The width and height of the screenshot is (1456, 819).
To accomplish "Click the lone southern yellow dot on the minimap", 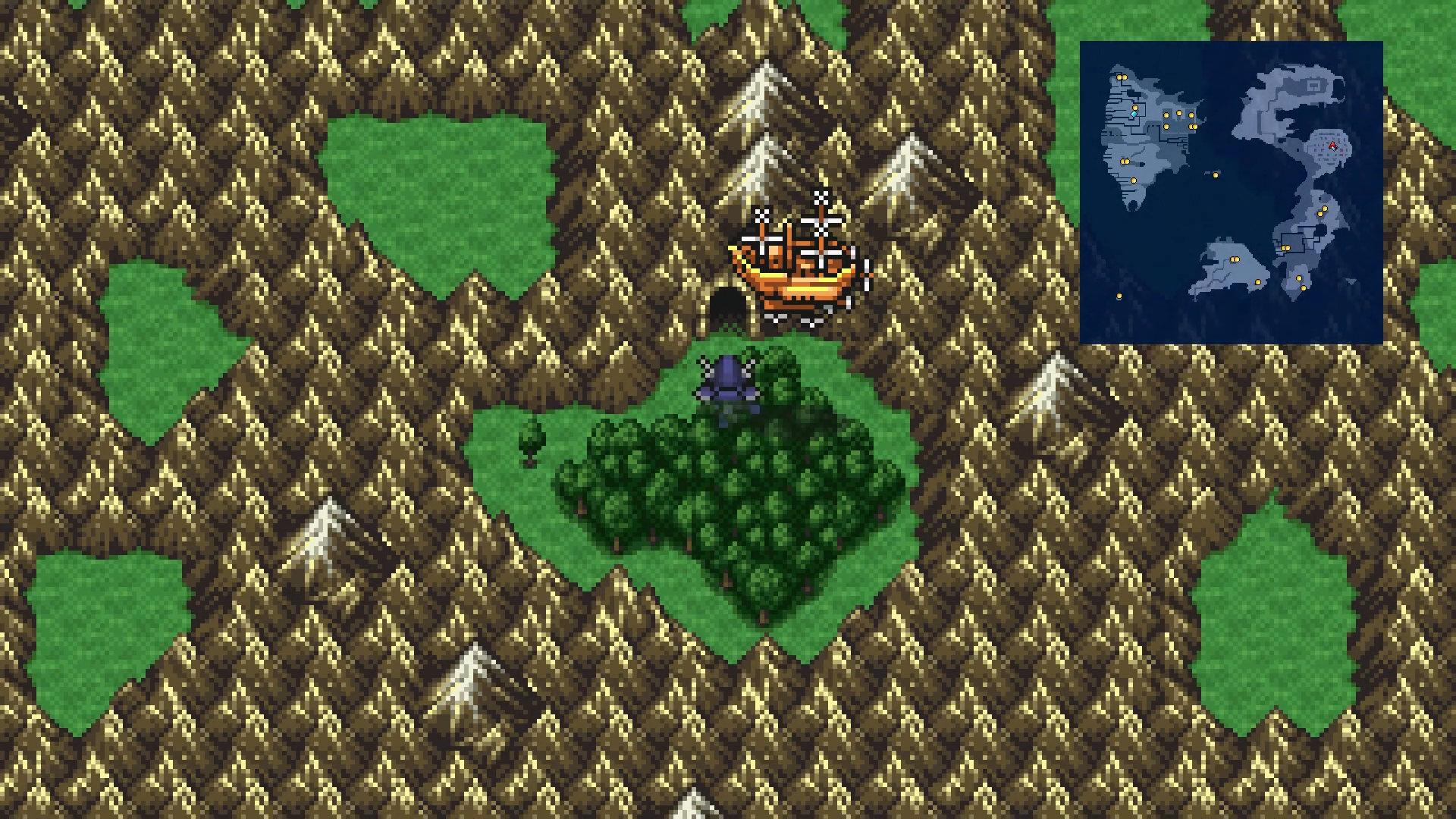I will (x=1119, y=297).
